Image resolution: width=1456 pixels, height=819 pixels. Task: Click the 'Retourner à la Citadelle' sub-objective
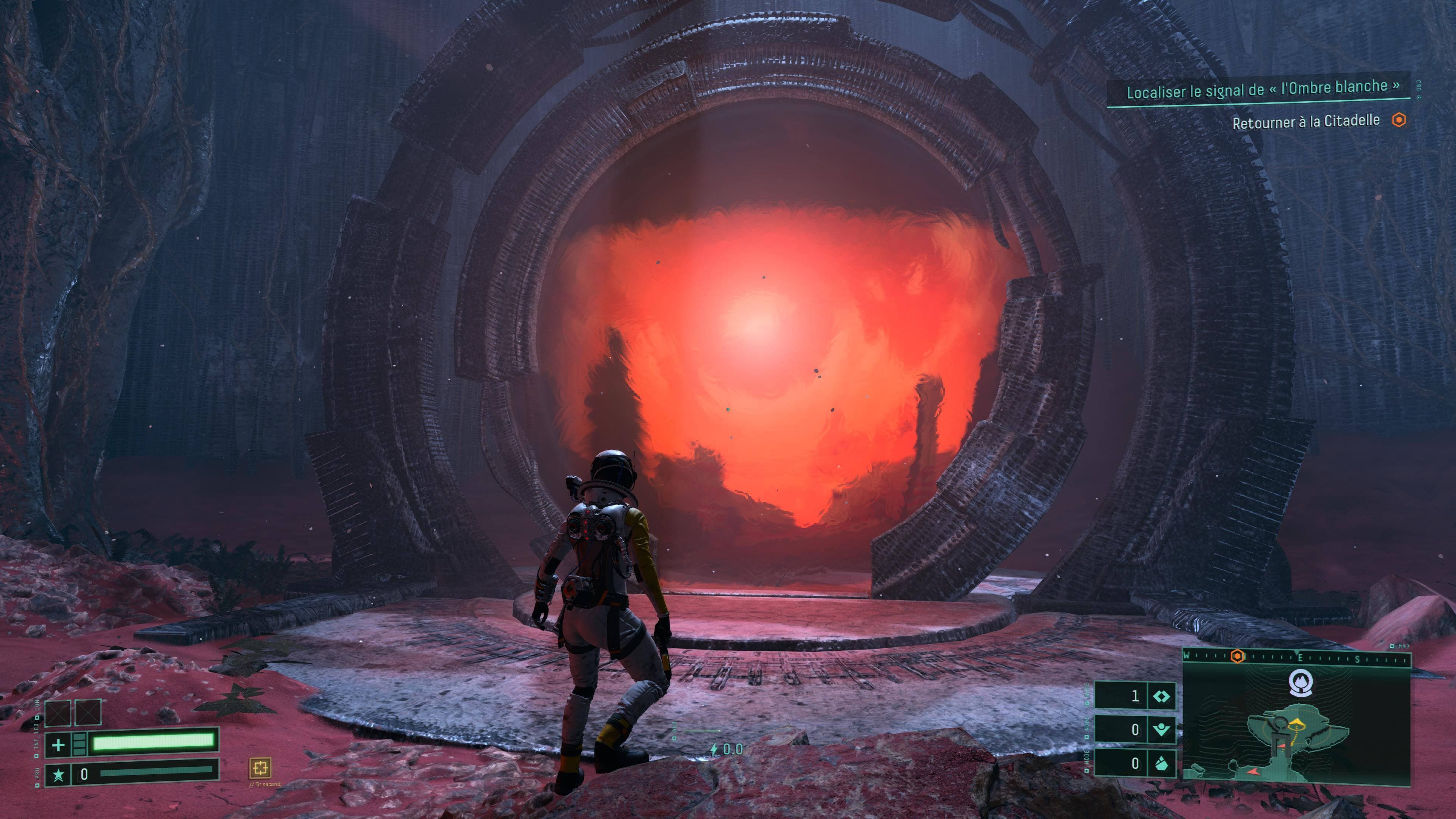tap(1305, 121)
